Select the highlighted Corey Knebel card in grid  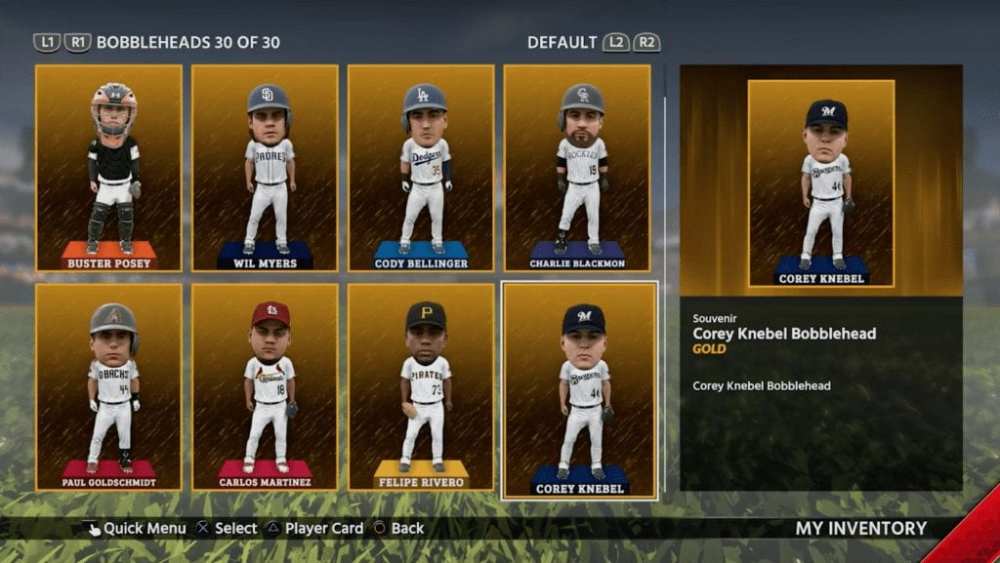coord(579,389)
